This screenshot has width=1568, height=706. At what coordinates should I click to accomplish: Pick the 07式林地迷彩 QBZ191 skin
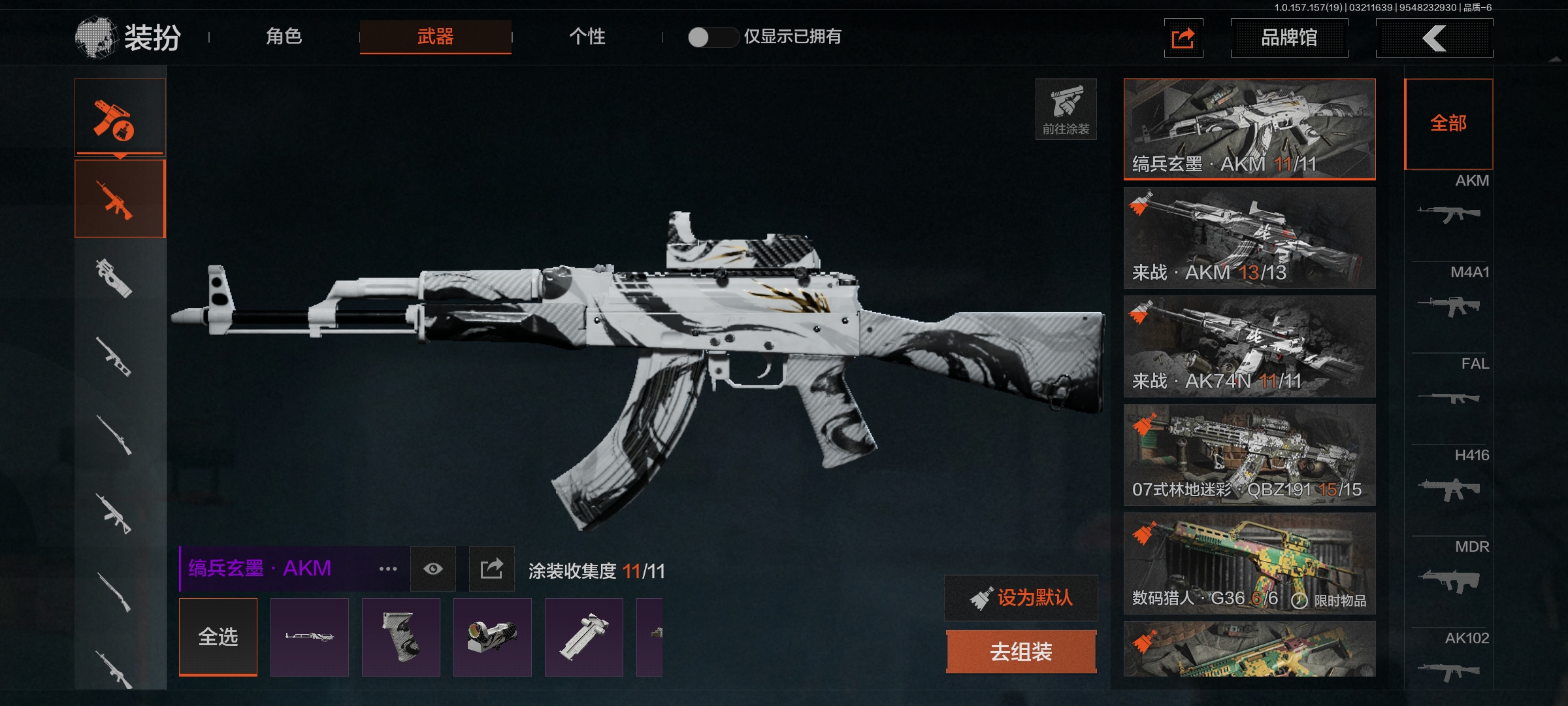pyautogui.click(x=1249, y=455)
